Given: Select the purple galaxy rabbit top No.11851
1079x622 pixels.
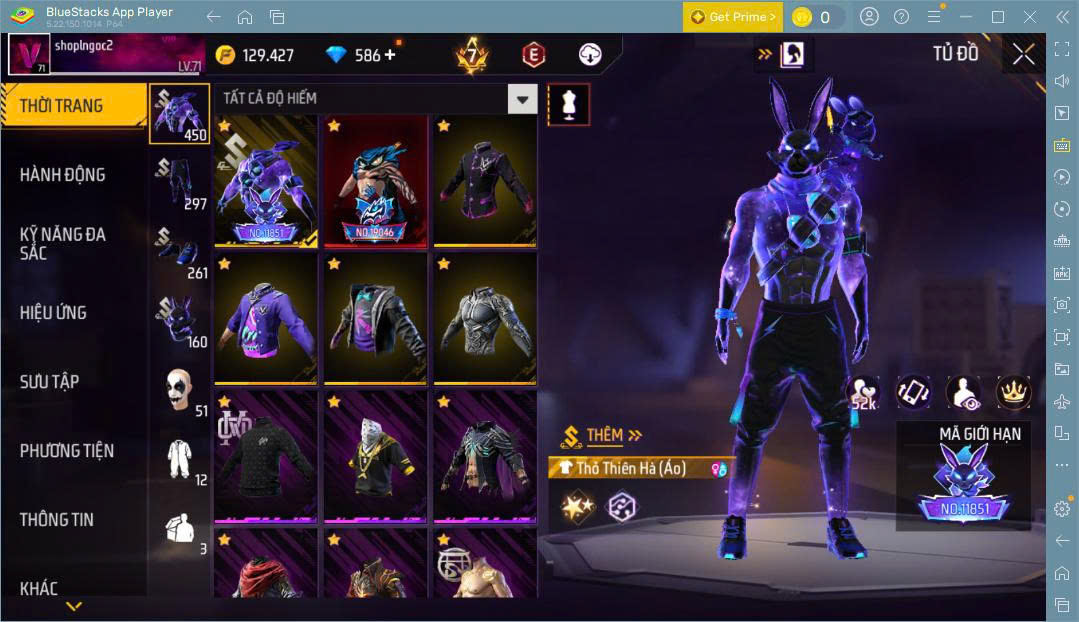Looking at the screenshot, I should (266, 181).
